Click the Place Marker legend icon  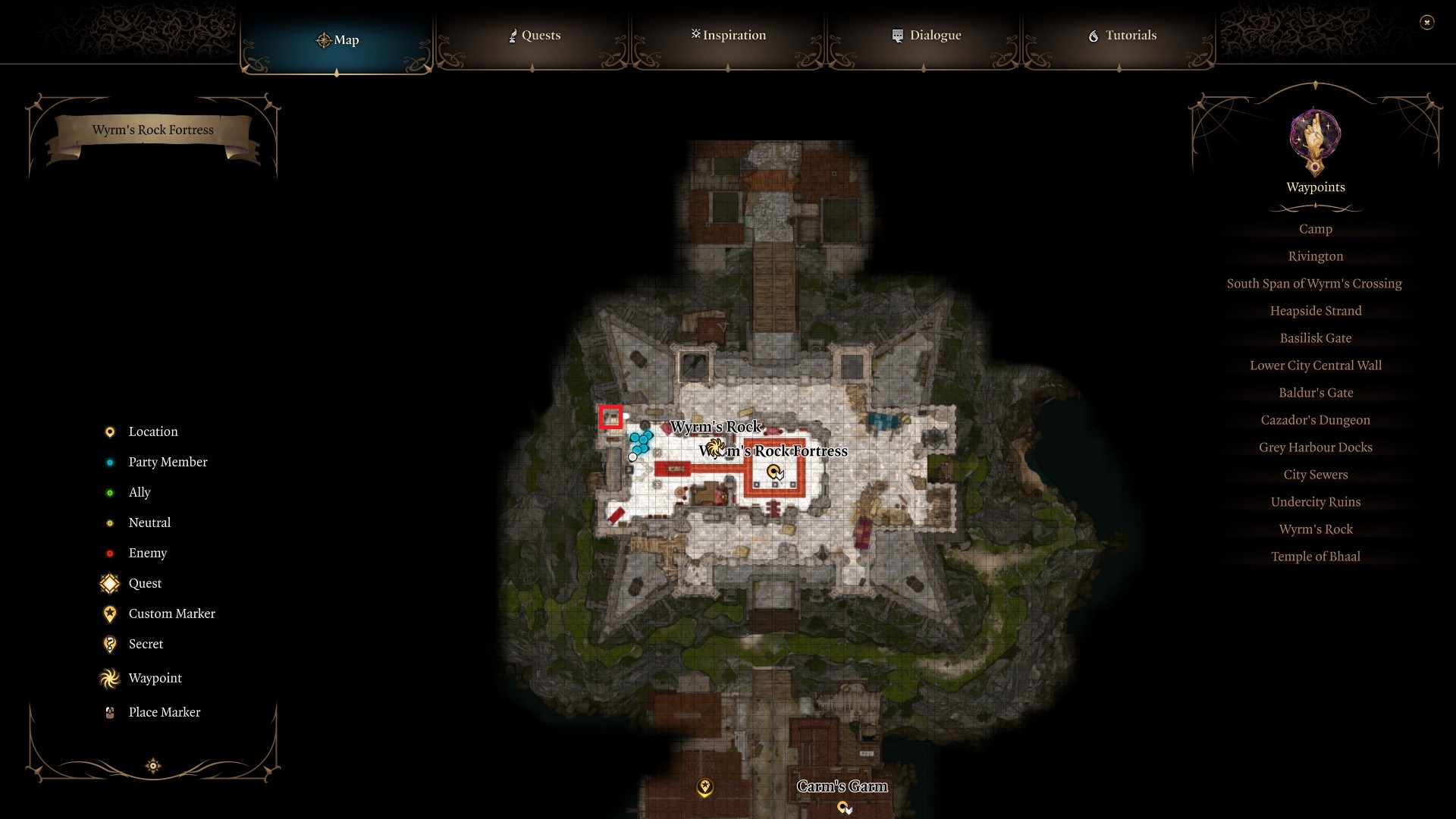pos(109,712)
